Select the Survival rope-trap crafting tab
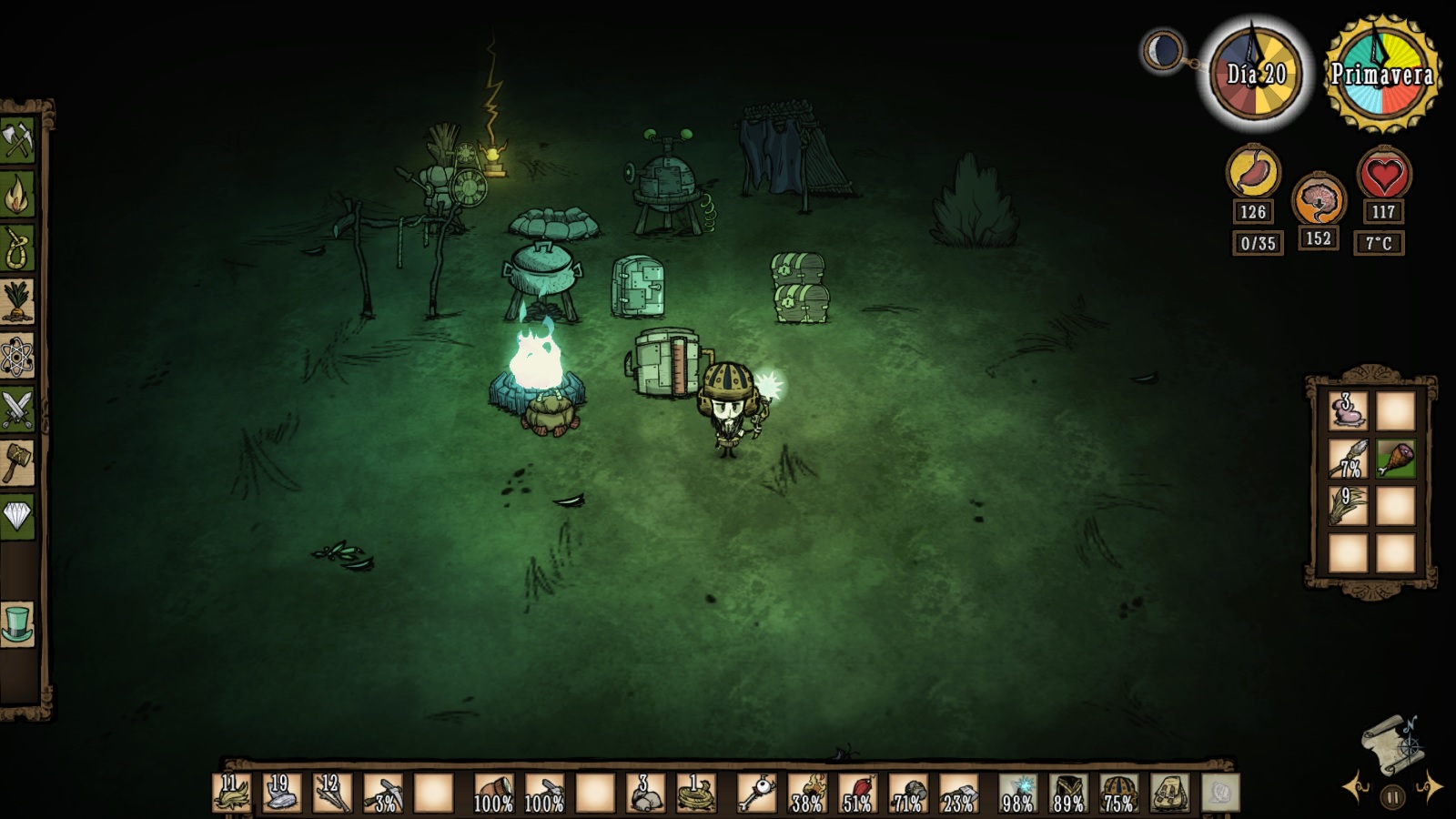The height and width of the screenshot is (819, 1456). coord(17,247)
